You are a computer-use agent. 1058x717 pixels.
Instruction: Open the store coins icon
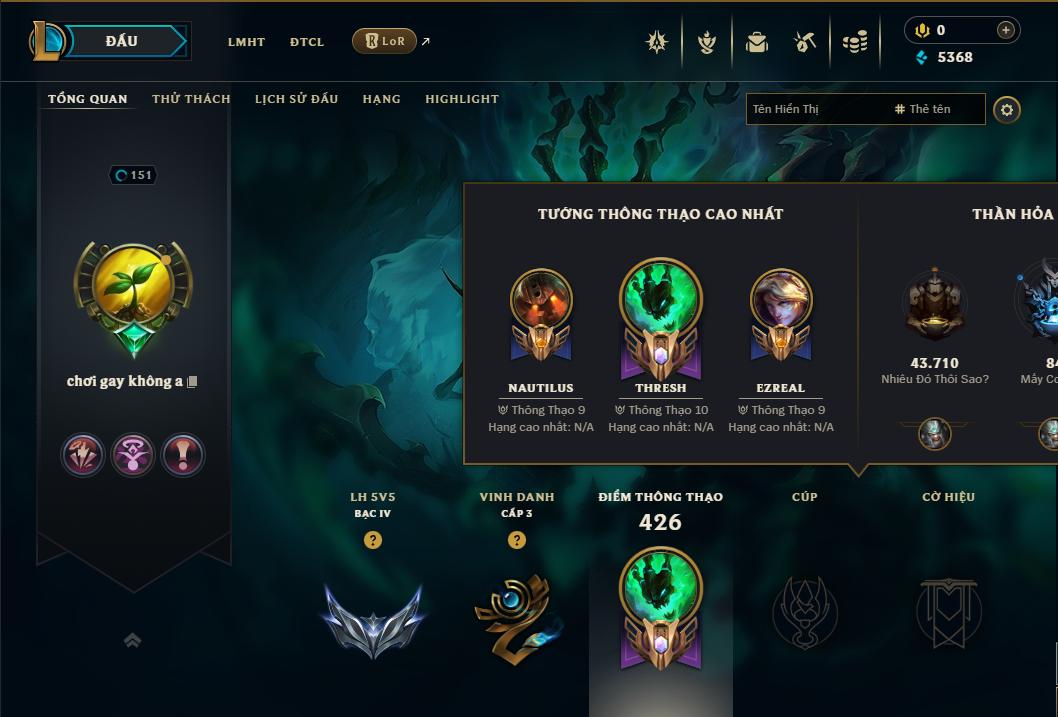pyautogui.click(x=855, y=42)
